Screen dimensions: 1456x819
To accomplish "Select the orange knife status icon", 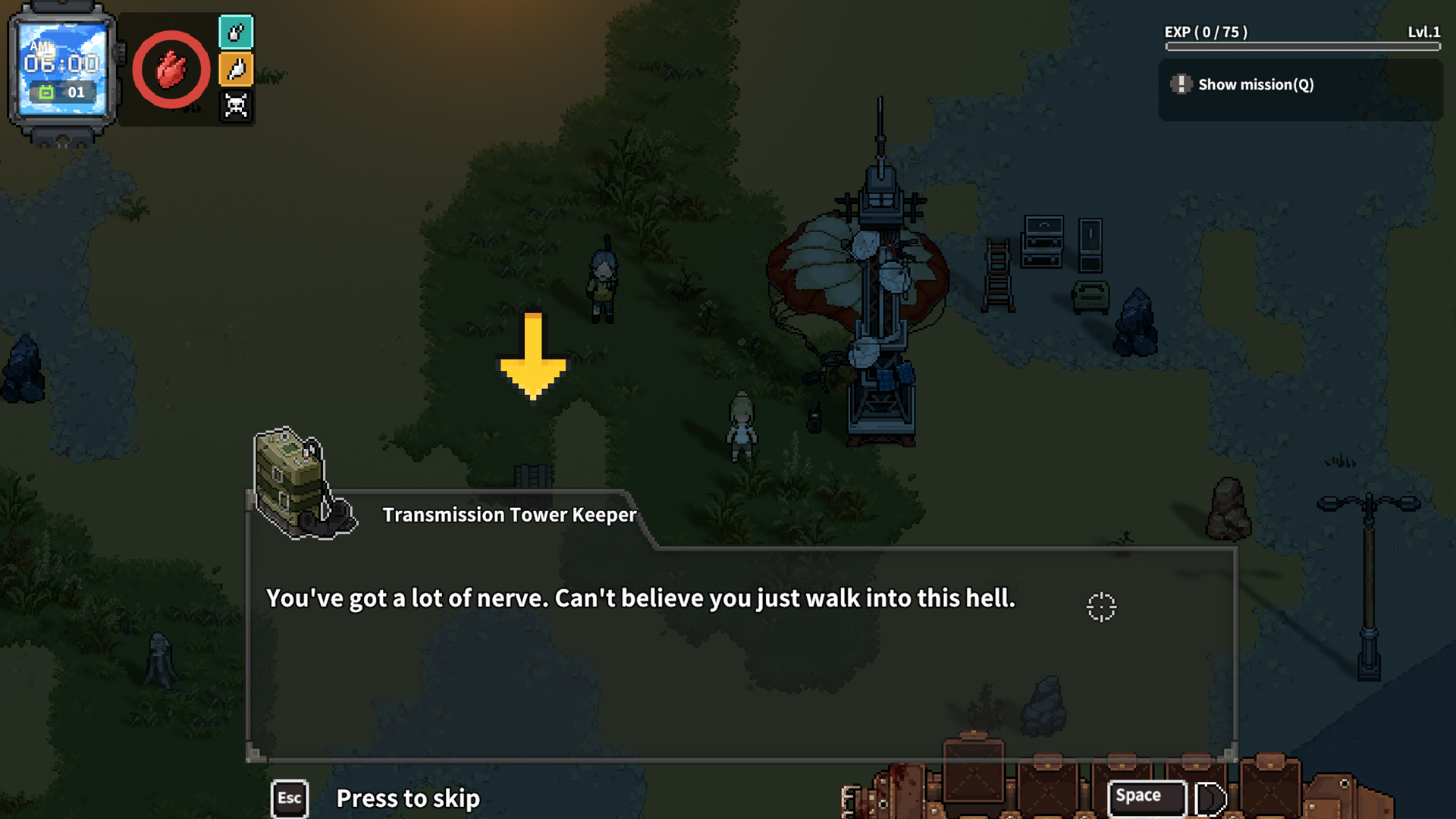I will tap(236, 69).
